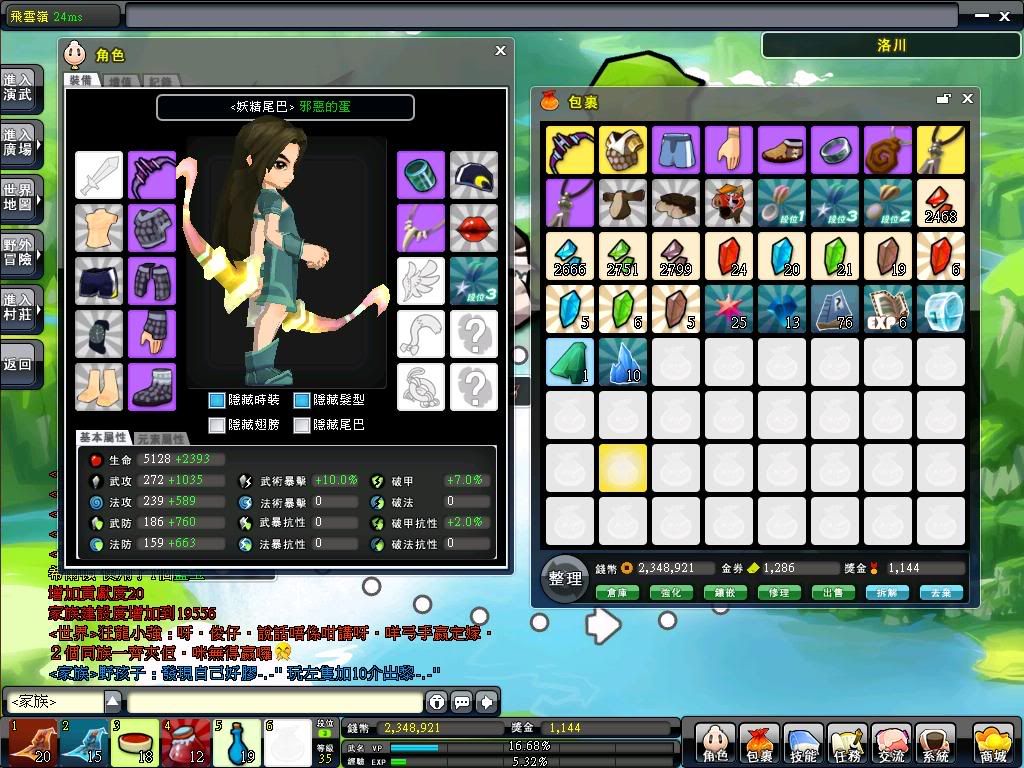Image resolution: width=1024 pixels, height=768 pixels.
Task: Open the 任務 quest menu
Action: [847, 745]
